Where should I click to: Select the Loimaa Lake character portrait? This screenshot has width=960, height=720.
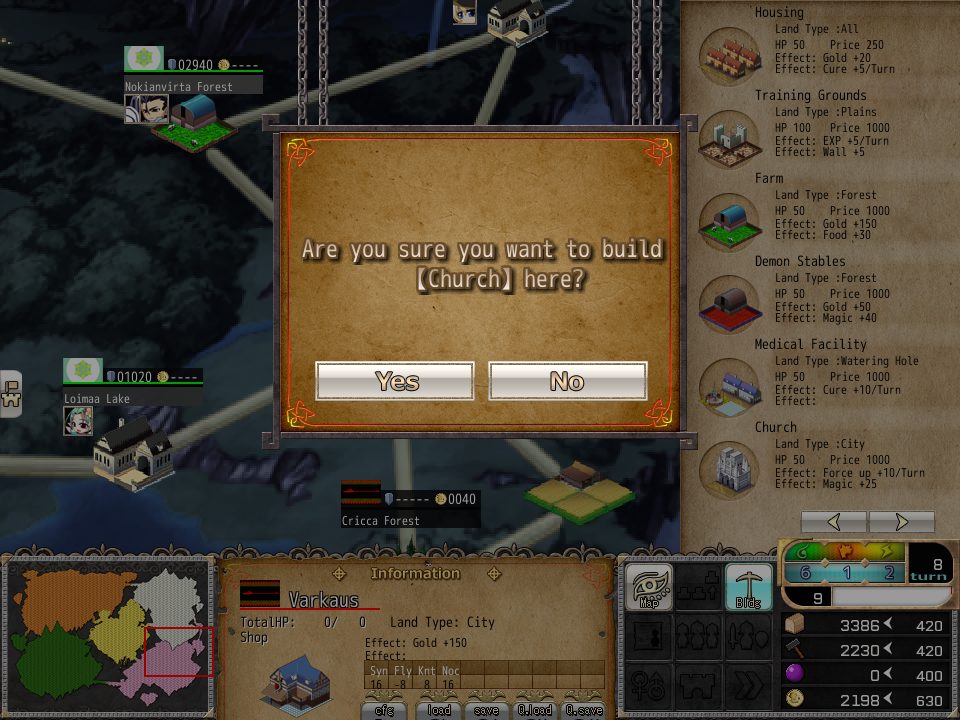click(78, 421)
